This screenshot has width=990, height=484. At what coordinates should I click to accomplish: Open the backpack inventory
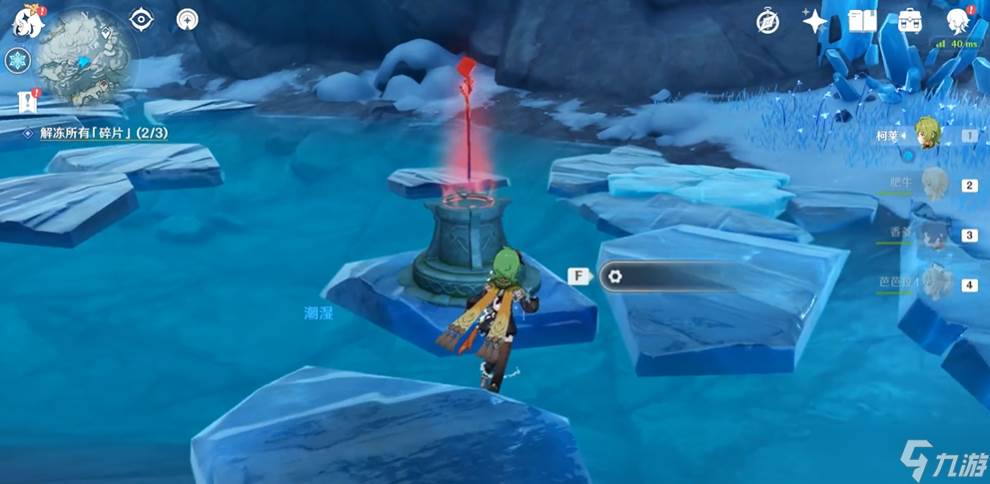click(910, 21)
